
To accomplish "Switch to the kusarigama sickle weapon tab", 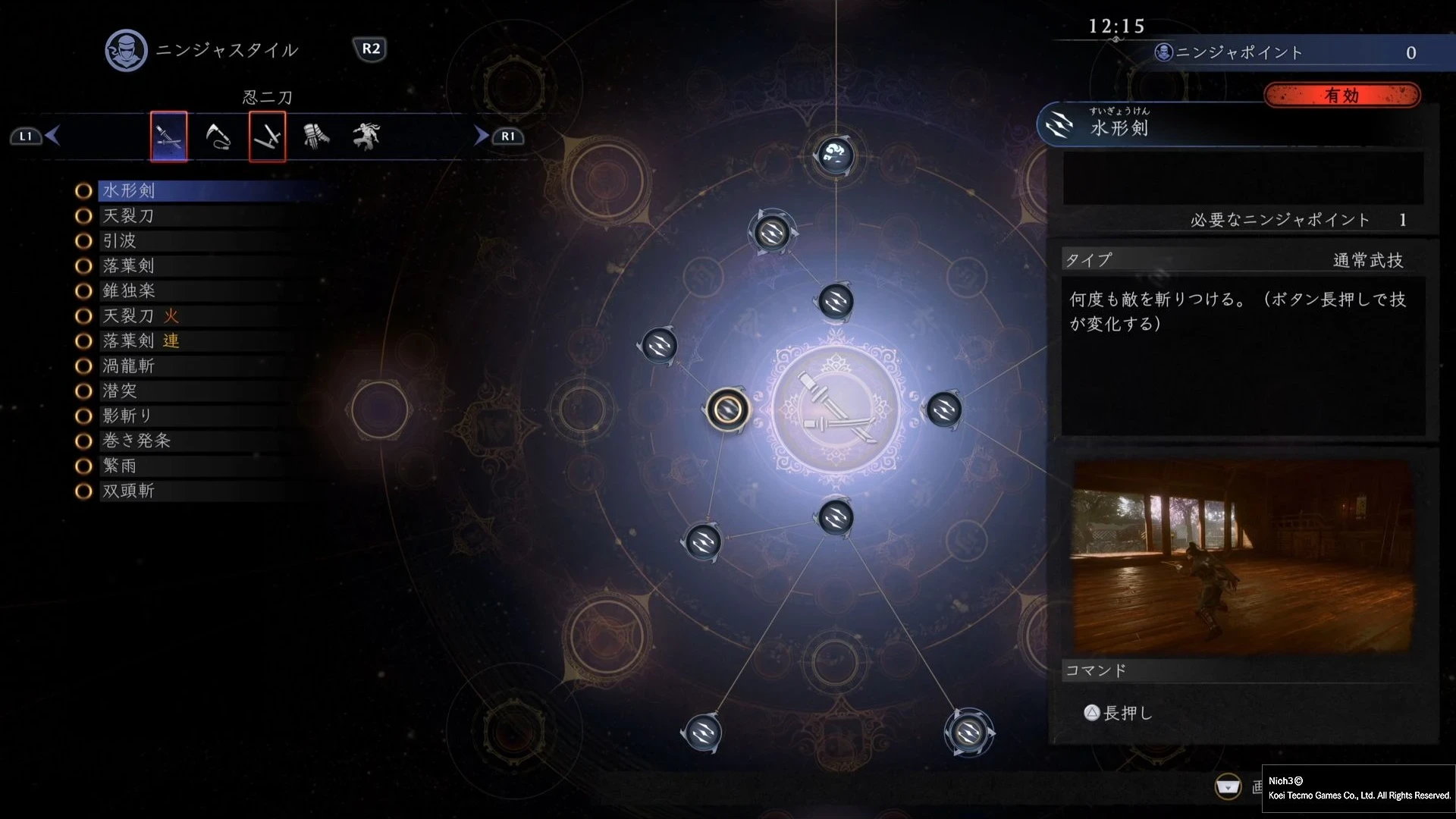I will click(x=218, y=136).
